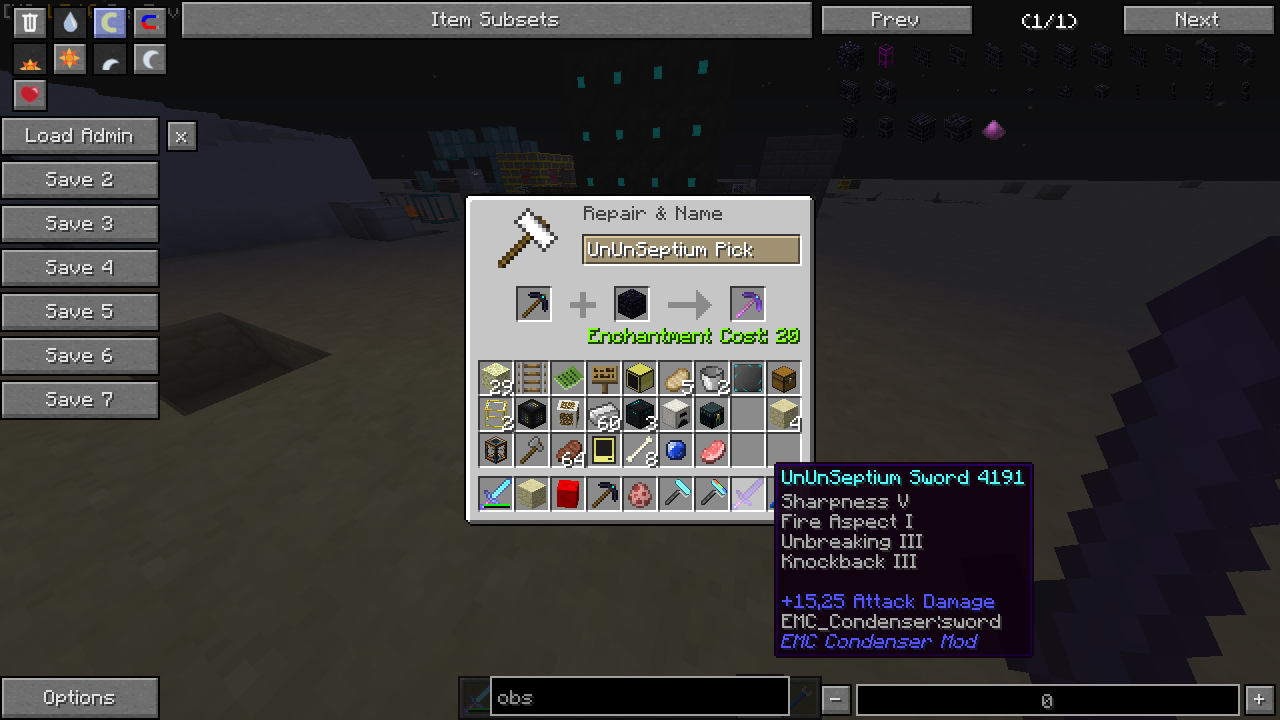Toggle the magnet mode button
1280x720 pixels.
[150, 22]
